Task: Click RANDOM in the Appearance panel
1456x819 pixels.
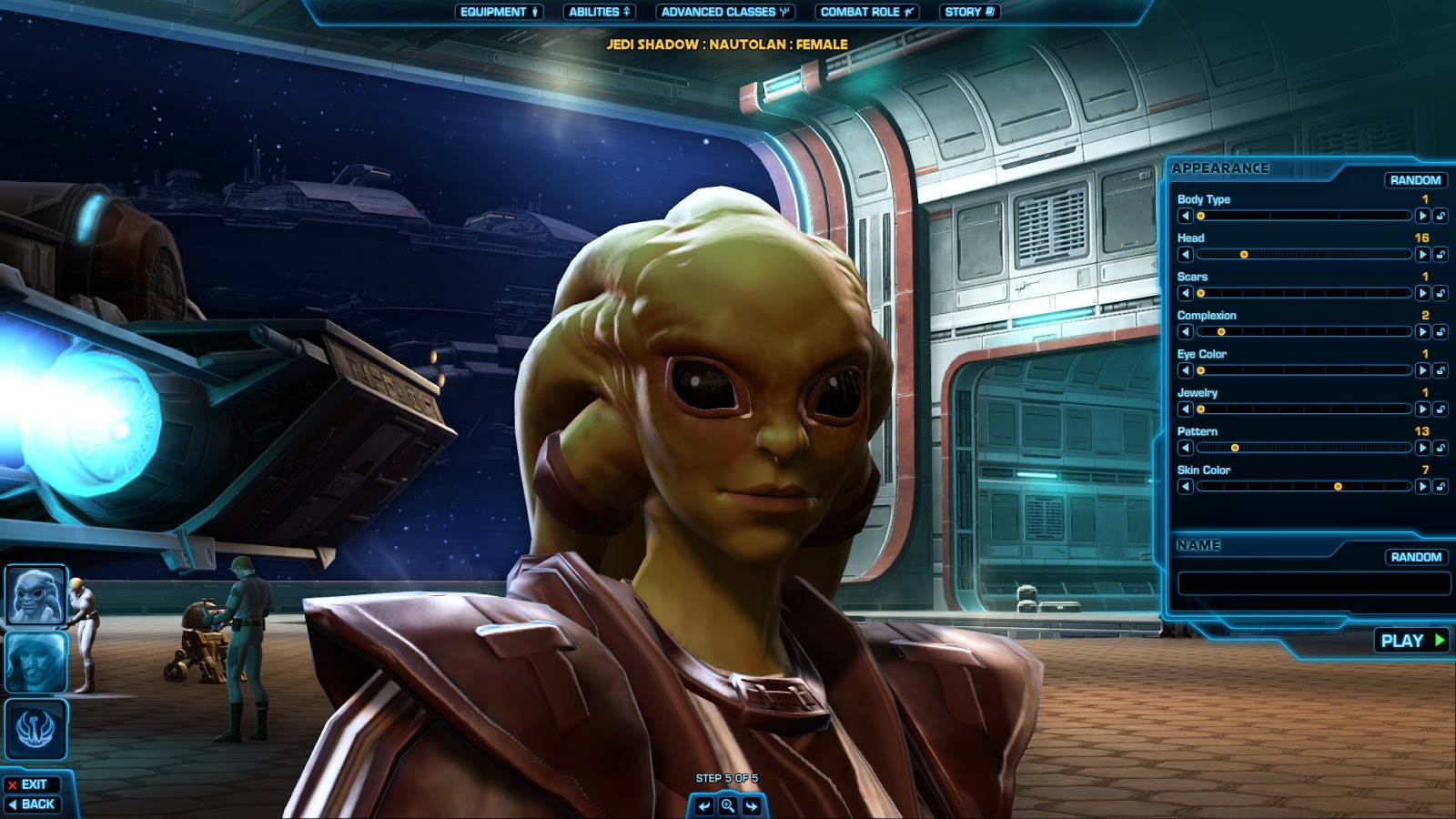Action: [x=1418, y=180]
